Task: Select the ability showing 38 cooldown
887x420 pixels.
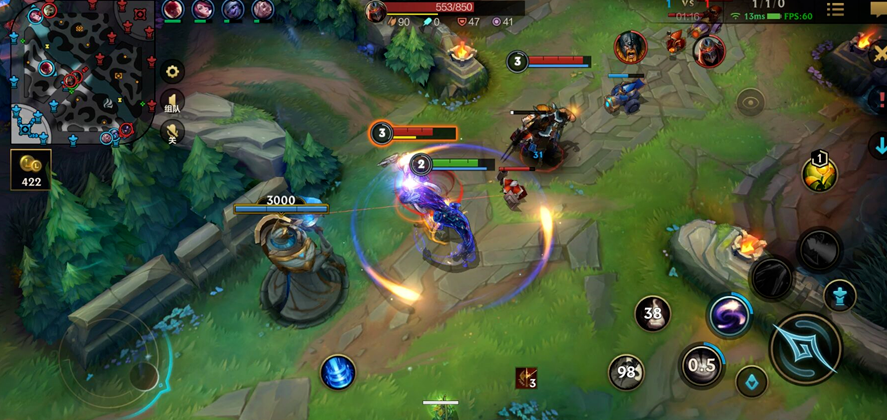Action: 653,314
